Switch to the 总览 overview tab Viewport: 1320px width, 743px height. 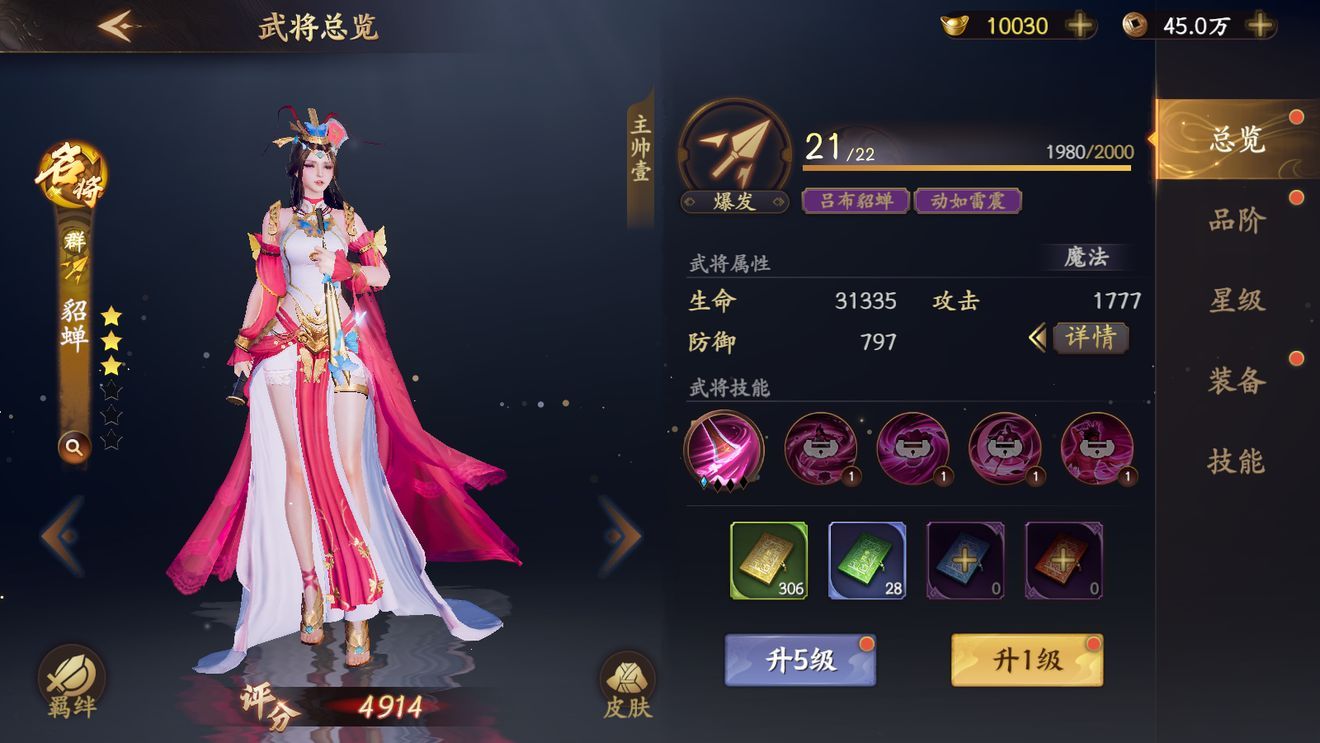(1237, 140)
